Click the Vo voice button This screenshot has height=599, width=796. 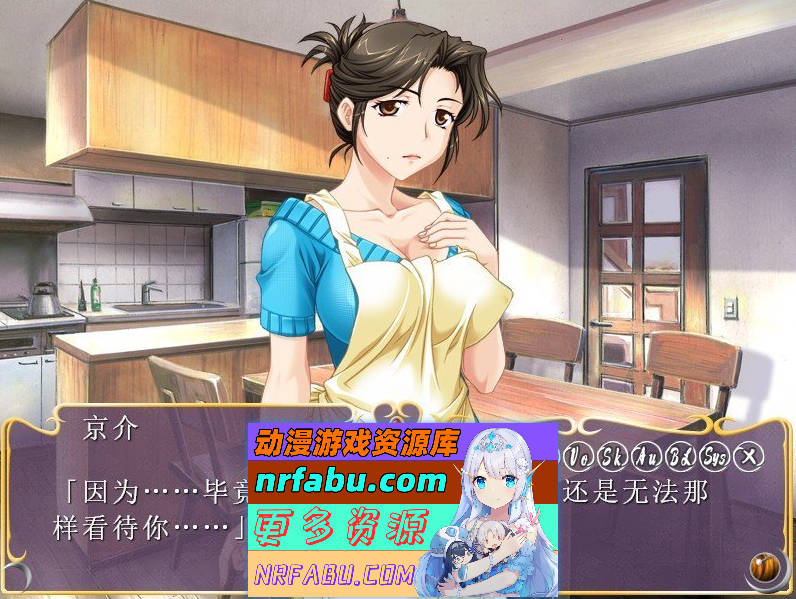(578, 457)
